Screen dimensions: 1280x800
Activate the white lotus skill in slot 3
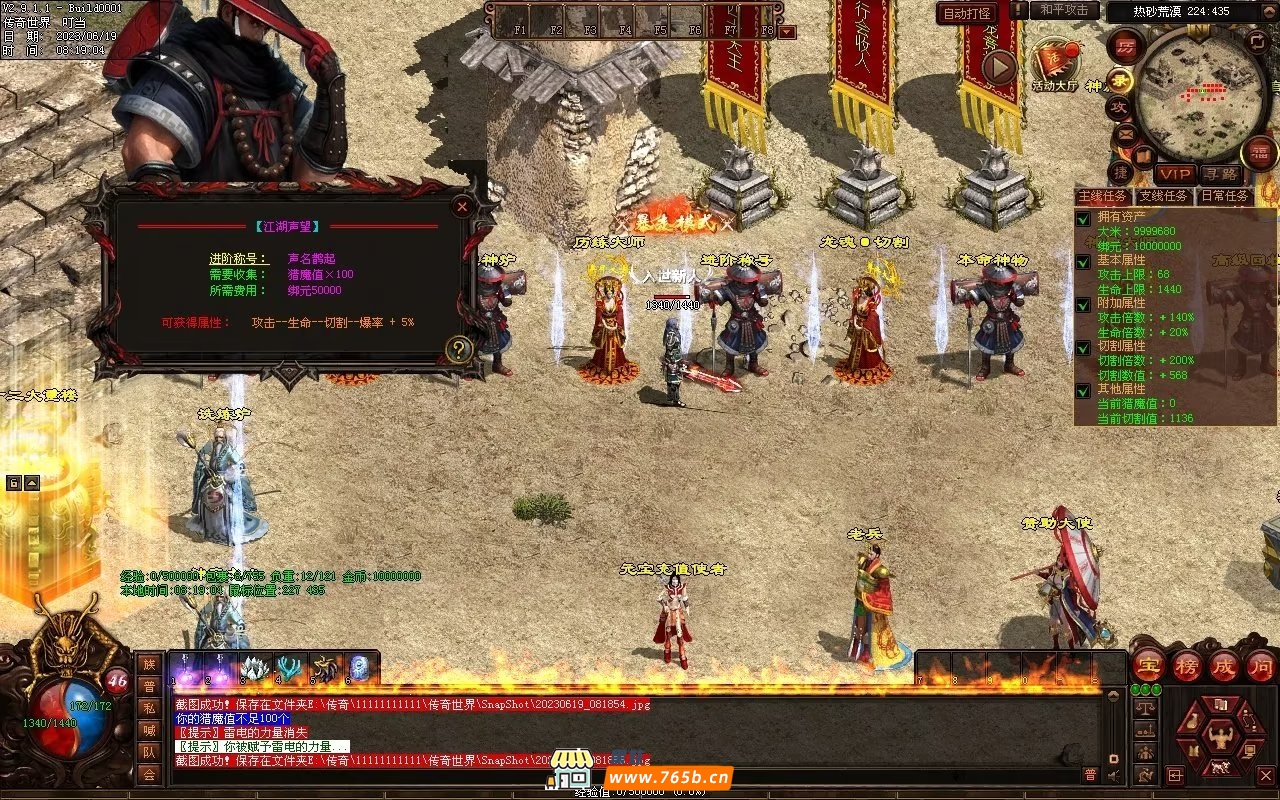255,668
